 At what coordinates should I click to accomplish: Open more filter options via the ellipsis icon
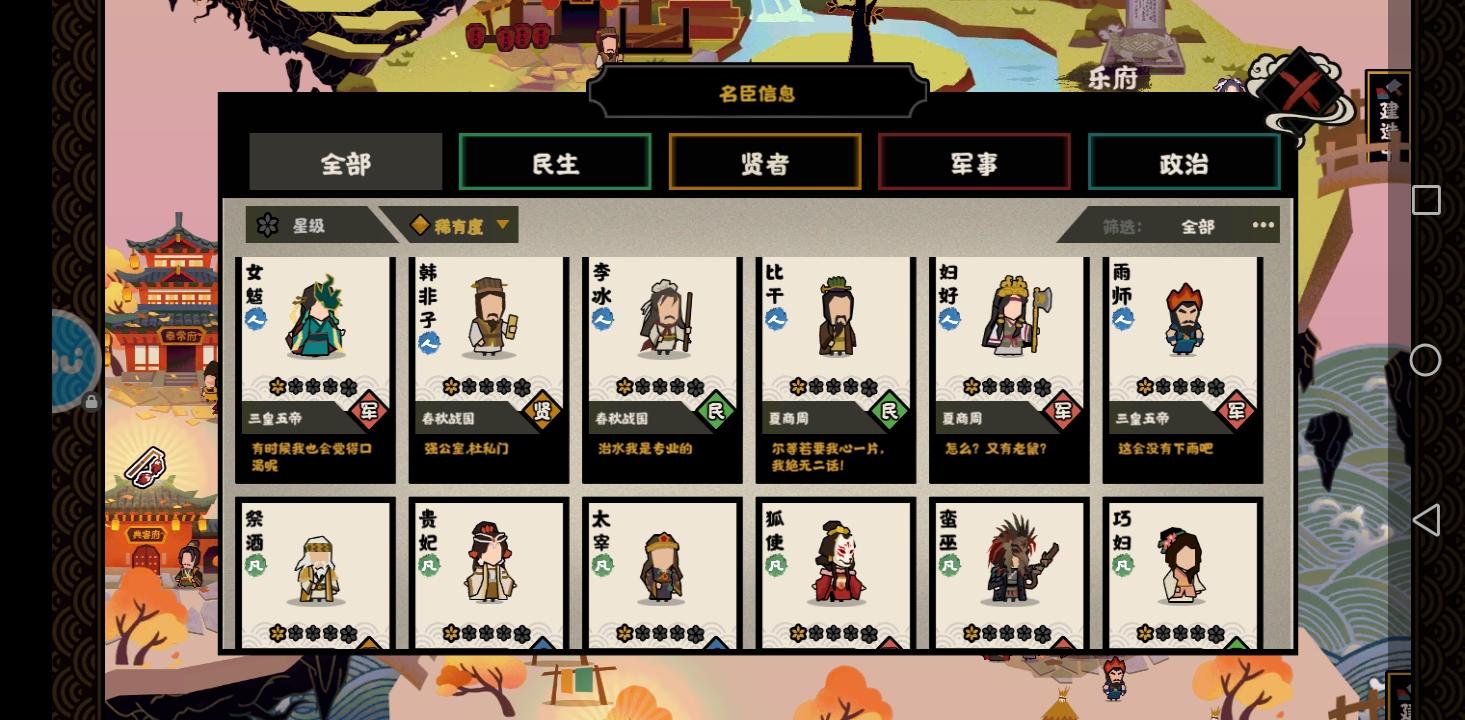[x=1262, y=225]
